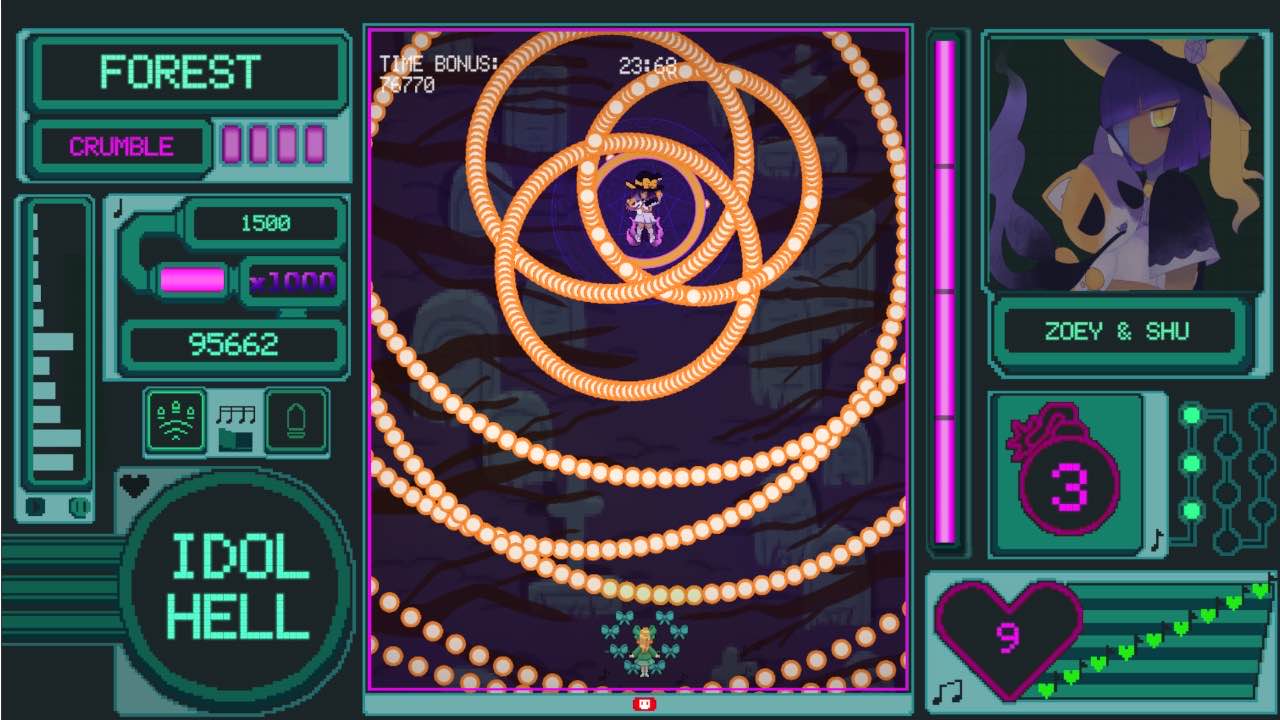Toggle the lowest lit node on the circuit panel
This screenshot has height=720, width=1280.
point(1191,510)
